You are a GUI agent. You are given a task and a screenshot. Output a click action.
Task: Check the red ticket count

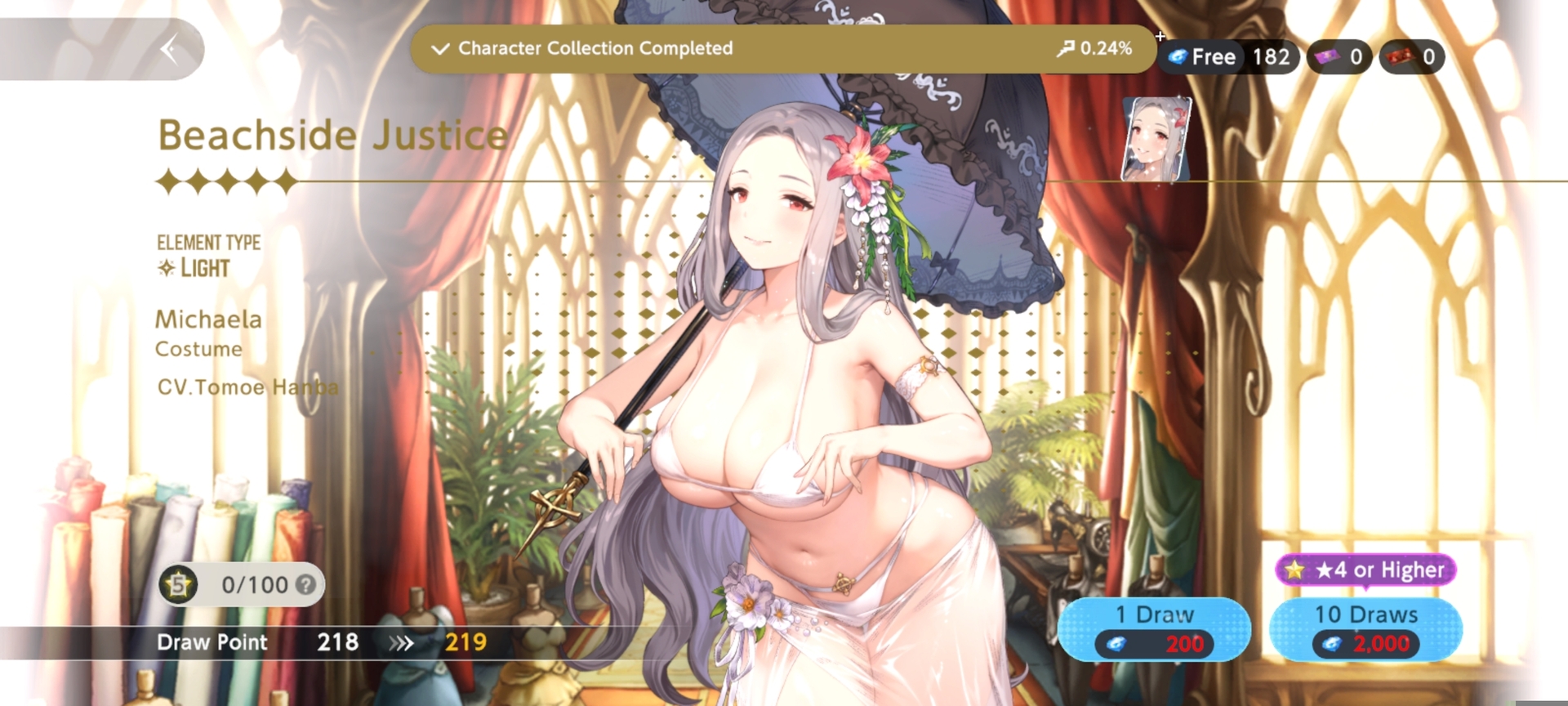tap(1412, 57)
